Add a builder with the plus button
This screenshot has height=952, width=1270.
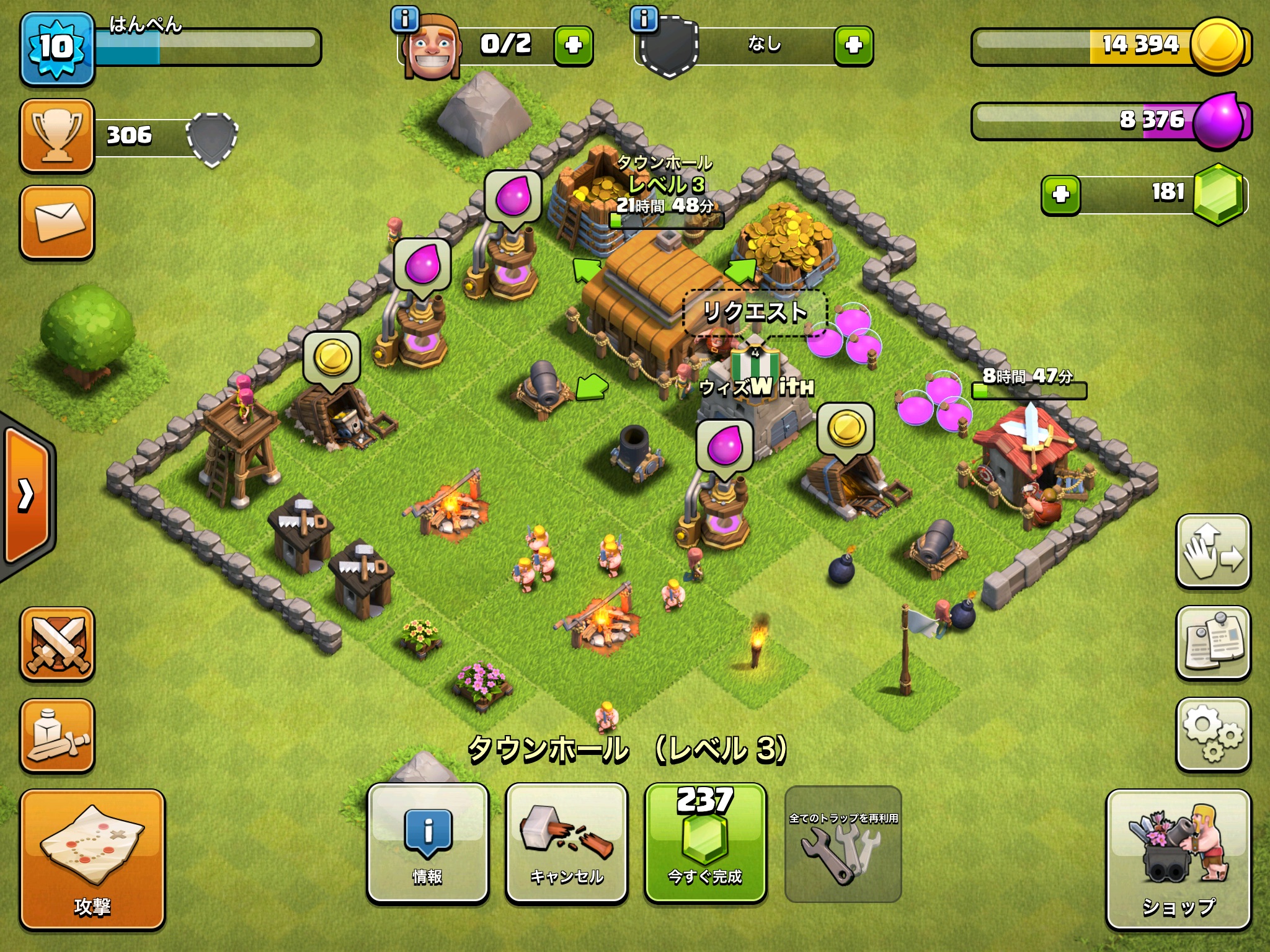574,45
